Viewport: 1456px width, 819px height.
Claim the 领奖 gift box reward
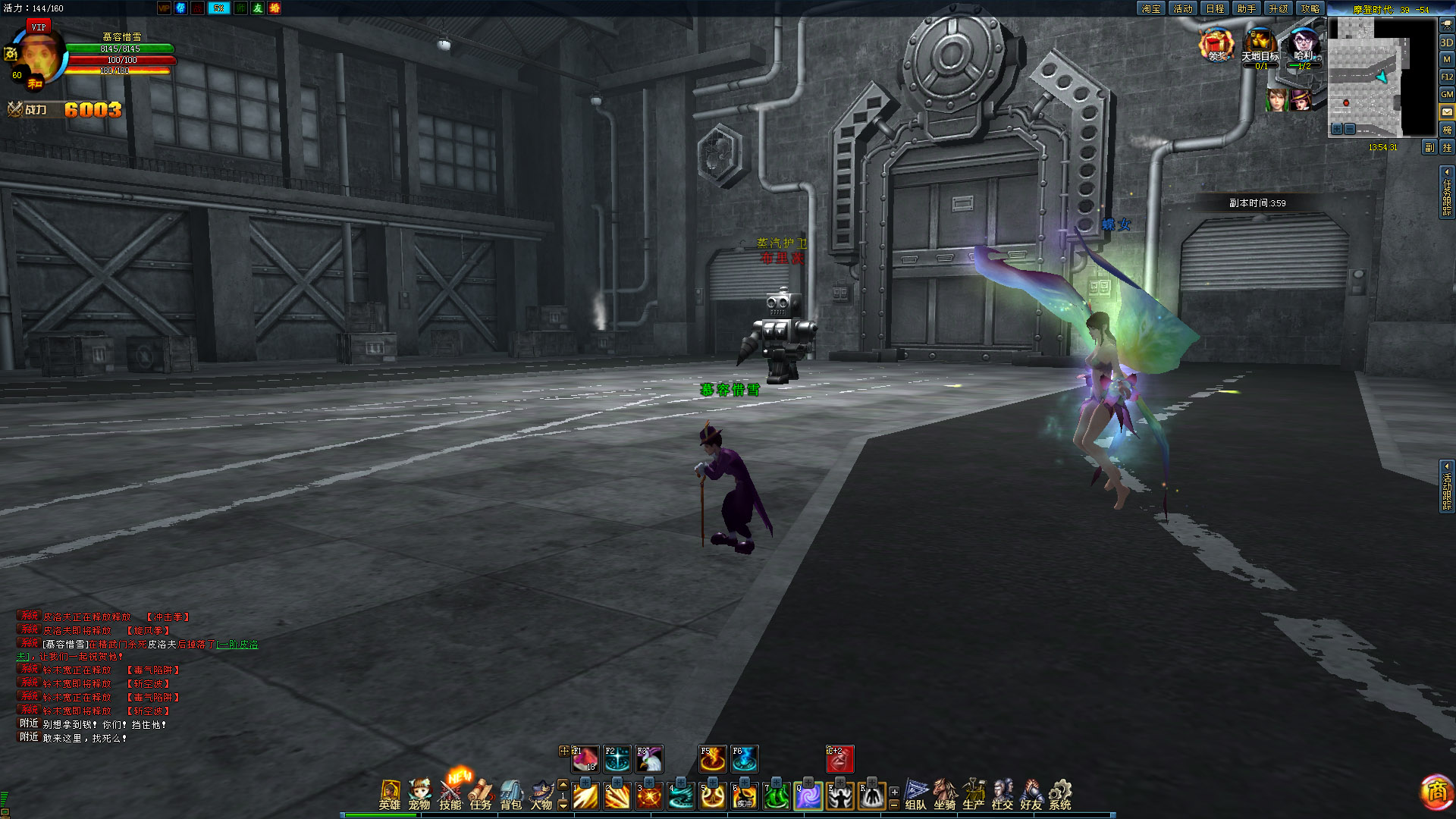coord(1216,45)
